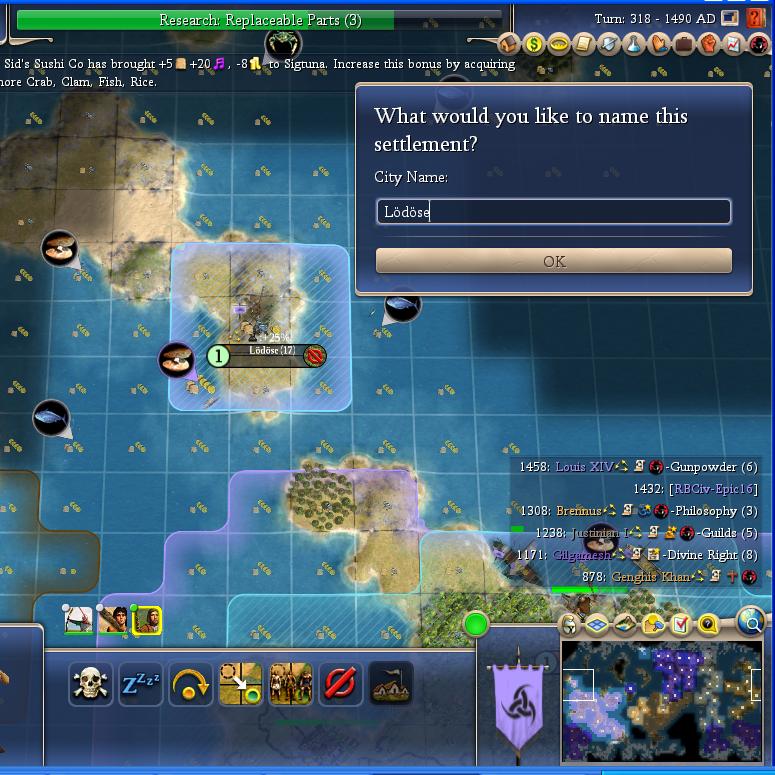Image resolution: width=775 pixels, height=775 pixels.
Task: Open the Technology Advisor flask icon
Action: [634, 44]
